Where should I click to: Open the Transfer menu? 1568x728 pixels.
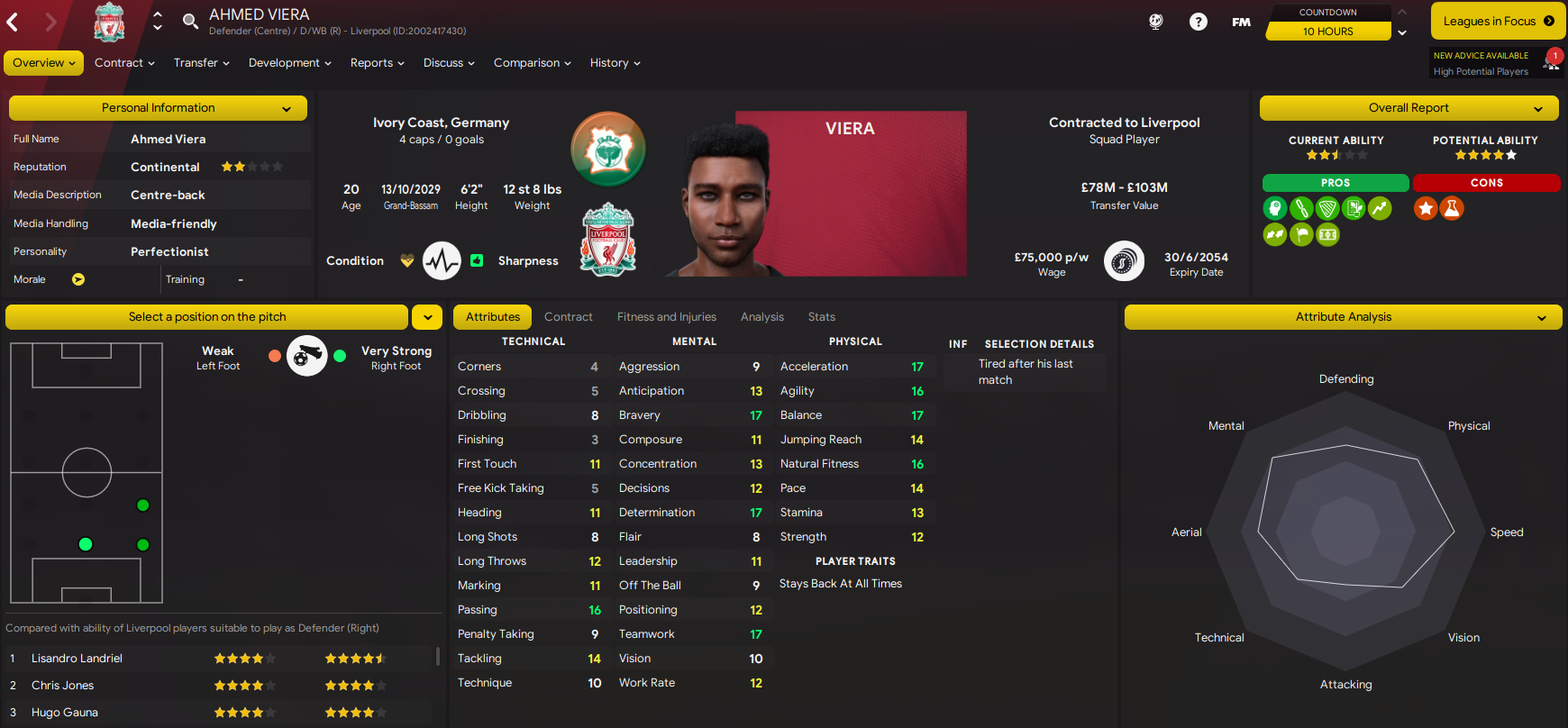pos(201,63)
